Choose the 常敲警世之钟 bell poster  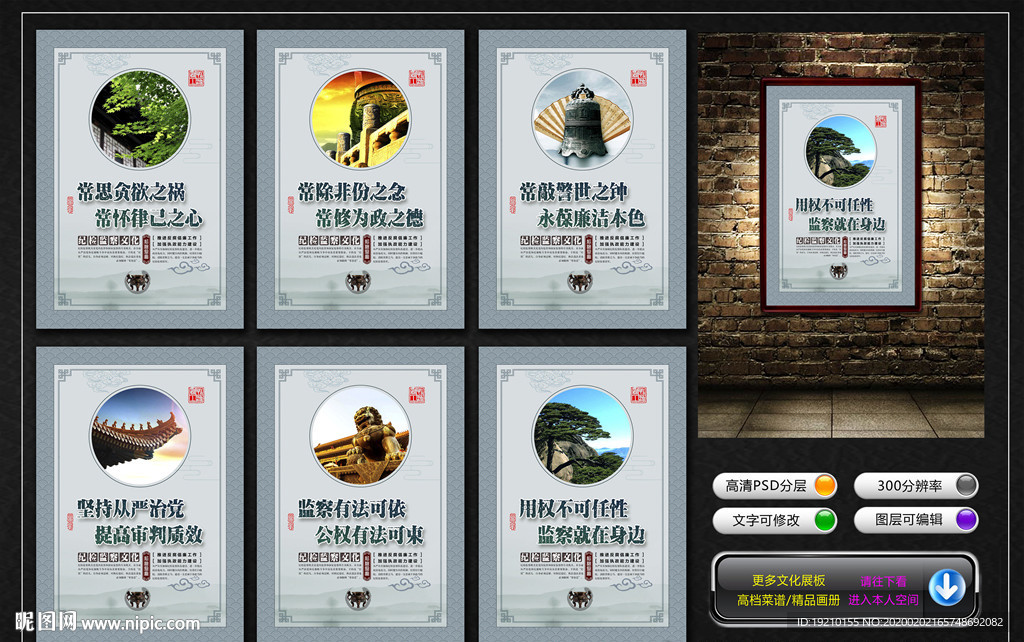[582, 180]
